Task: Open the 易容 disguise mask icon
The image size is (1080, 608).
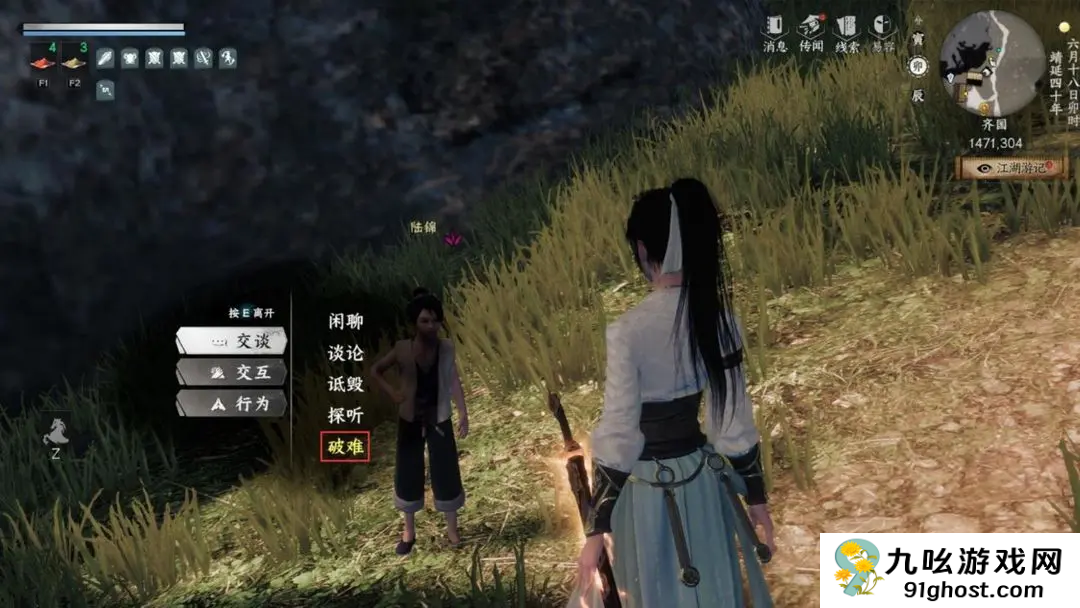Action: (x=882, y=32)
